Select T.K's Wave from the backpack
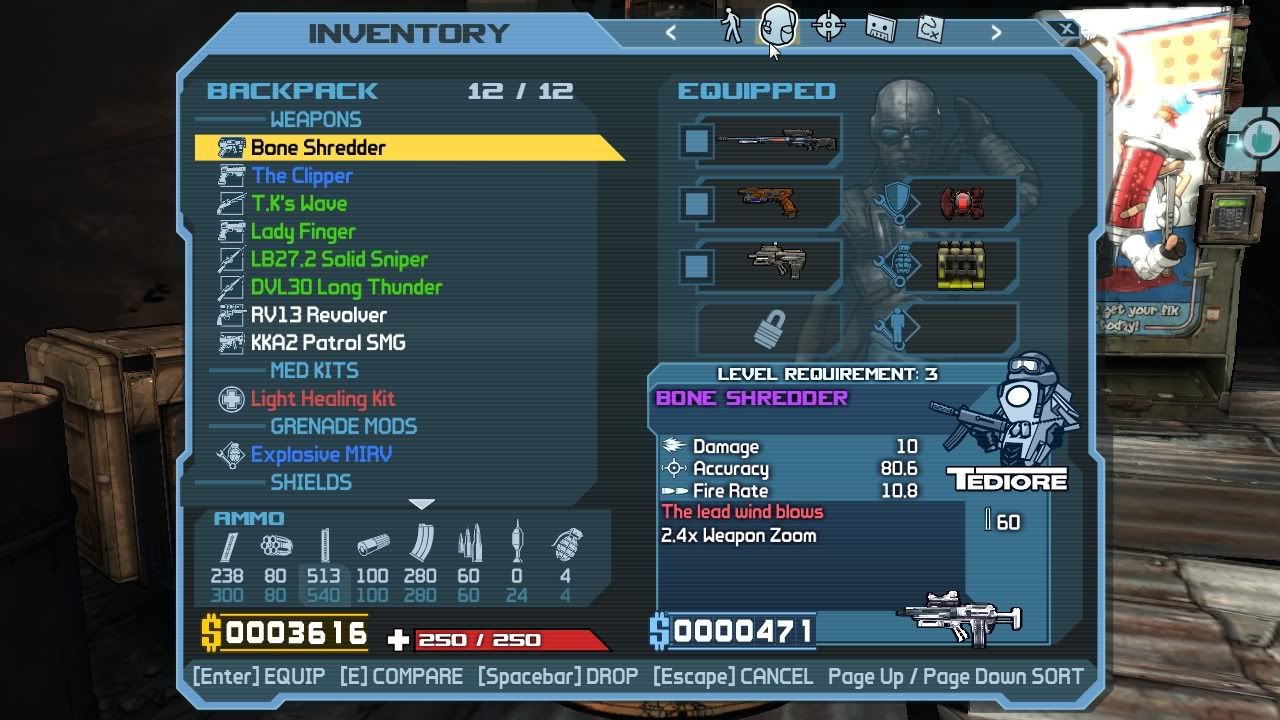The width and height of the screenshot is (1280, 720). tap(298, 204)
